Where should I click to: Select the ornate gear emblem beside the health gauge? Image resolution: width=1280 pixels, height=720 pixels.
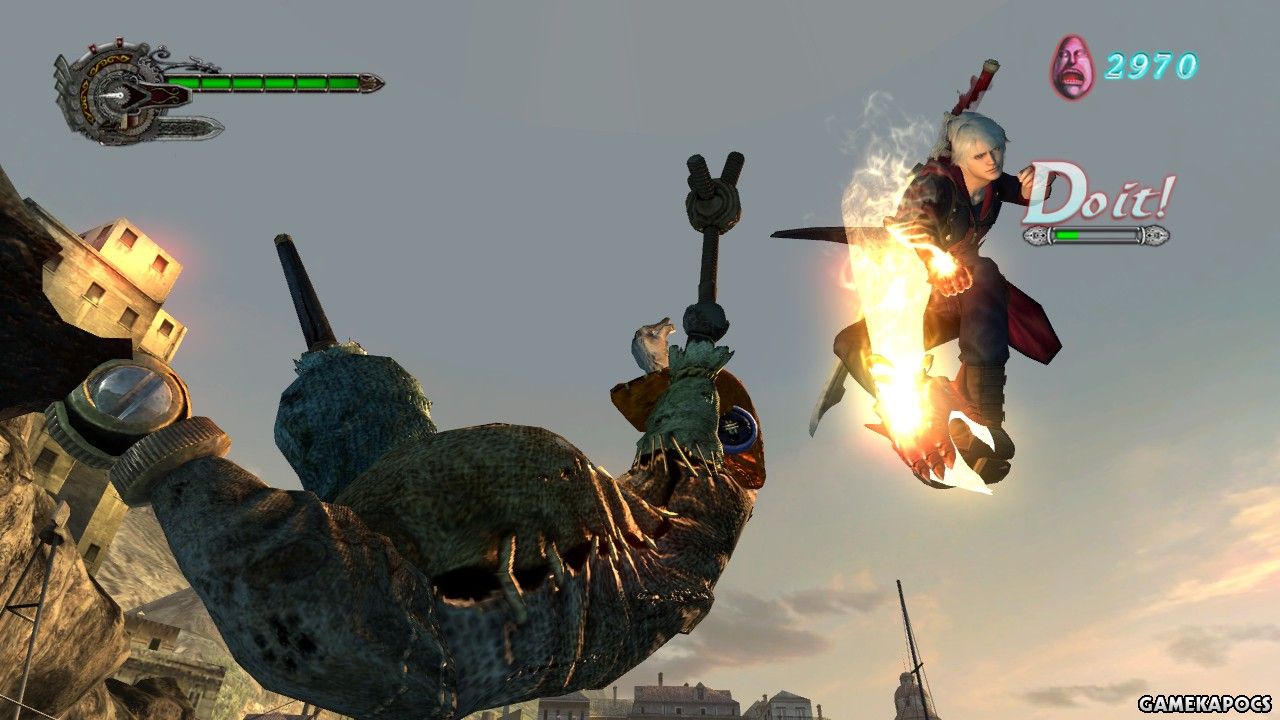pyautogui.click(x=118, y=93)
